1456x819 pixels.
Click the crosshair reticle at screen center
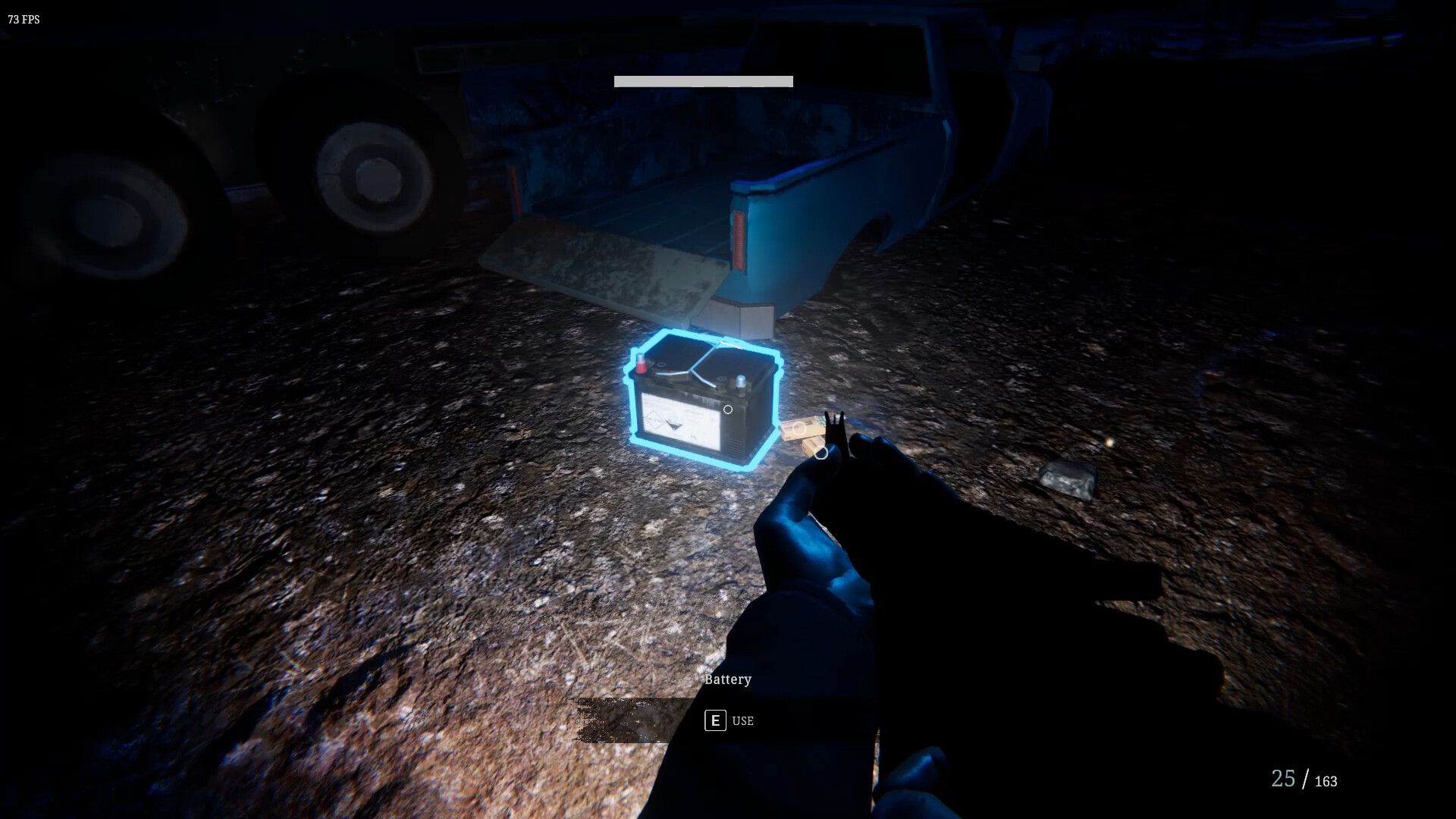tap(728, 409)
